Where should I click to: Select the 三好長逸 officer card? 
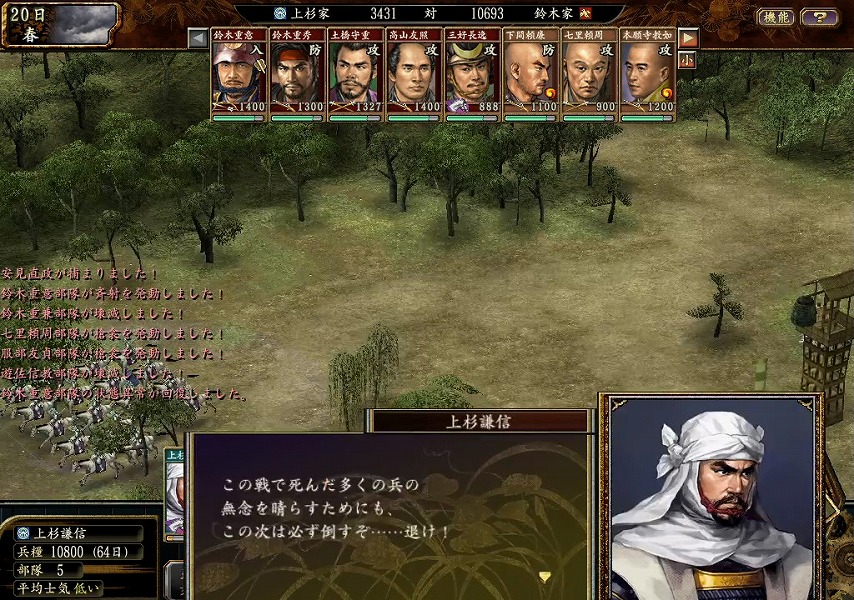coord(472,75)
